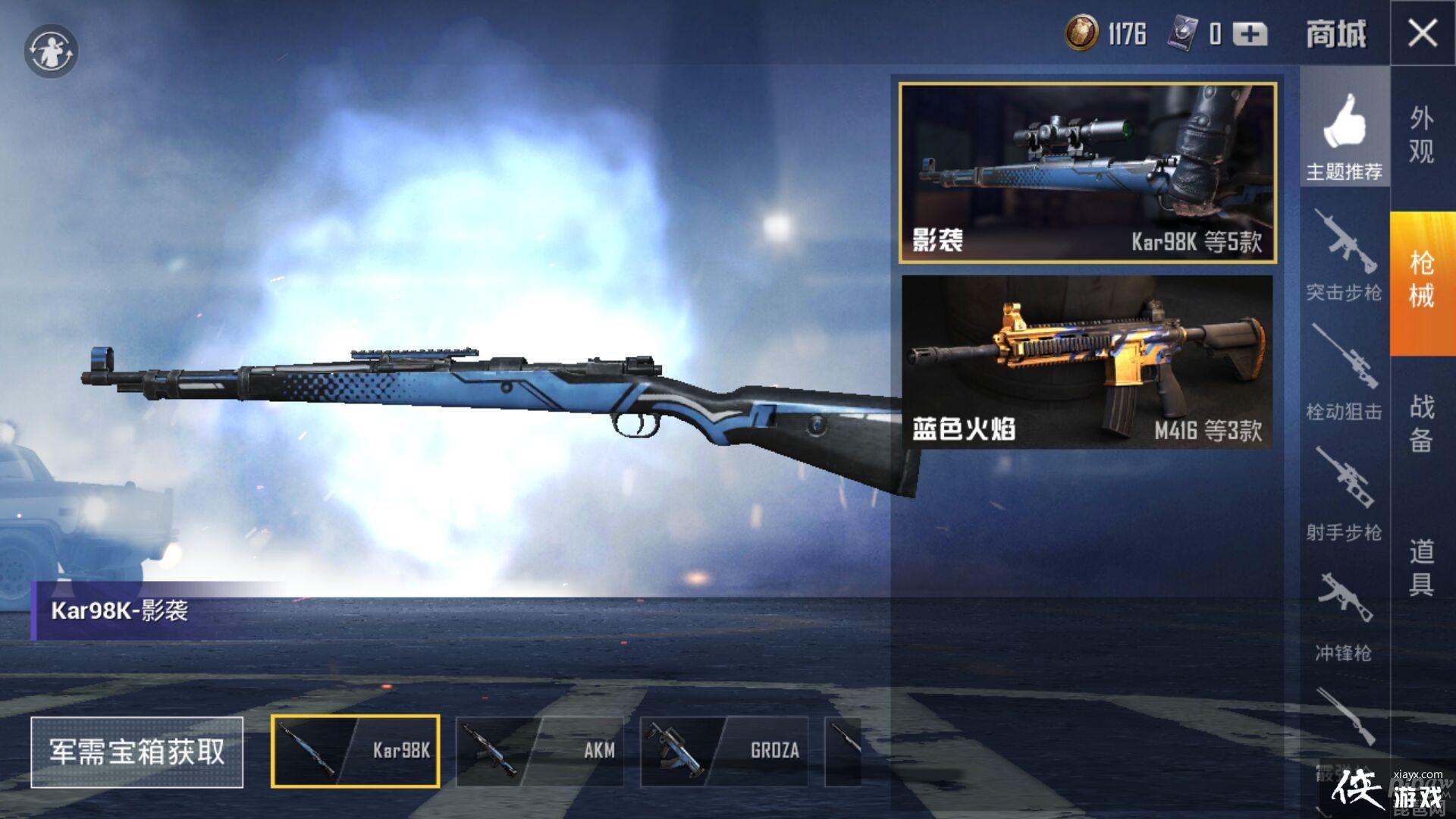Switch to the 外观 appearance tab
The width and height of the screenshot is (1456, 819).
[1422, 135]
